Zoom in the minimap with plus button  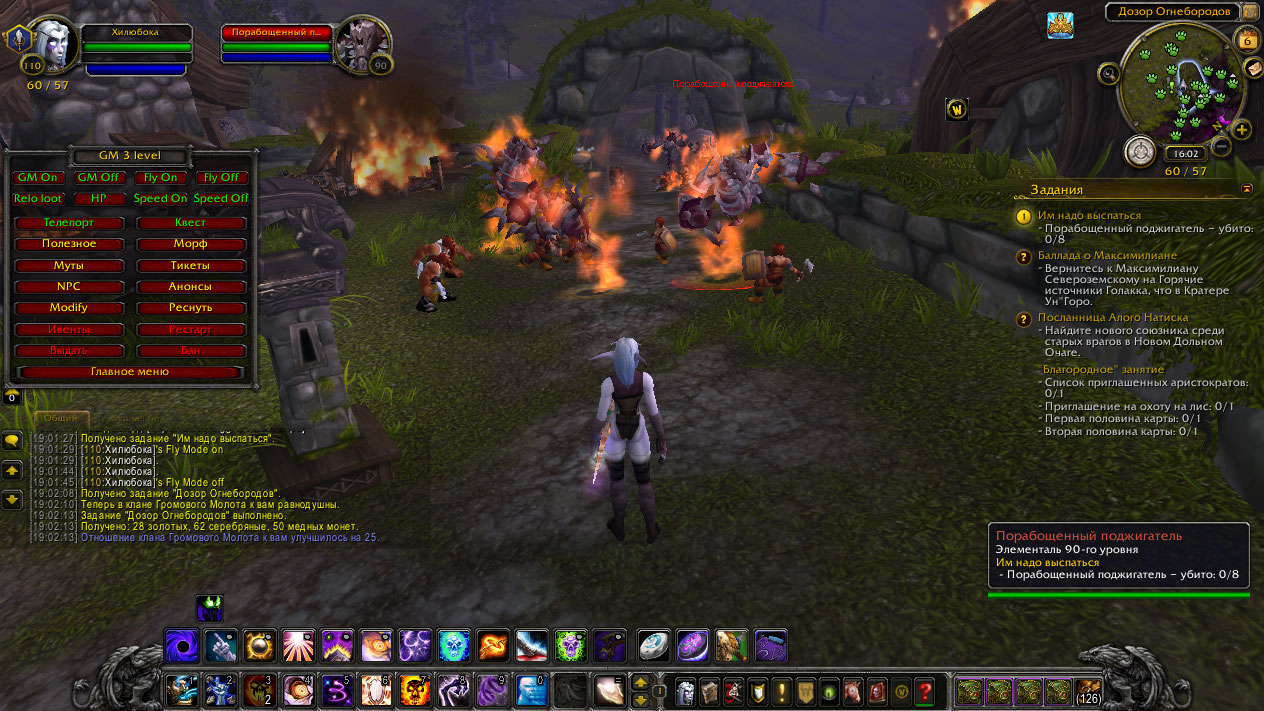click(1241, 130)
